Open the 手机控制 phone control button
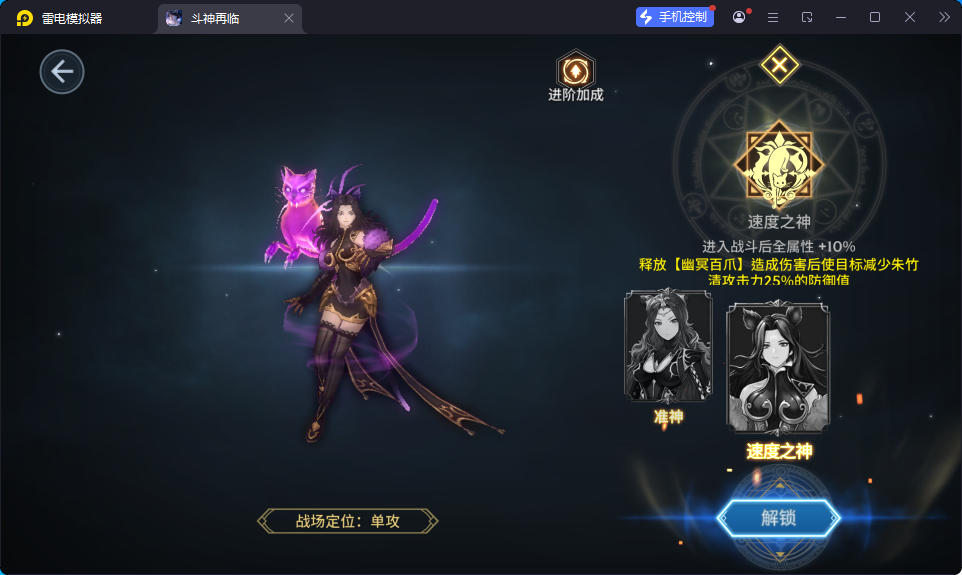The width and height of the screenshot is (962, 575). tap(675, 17)
